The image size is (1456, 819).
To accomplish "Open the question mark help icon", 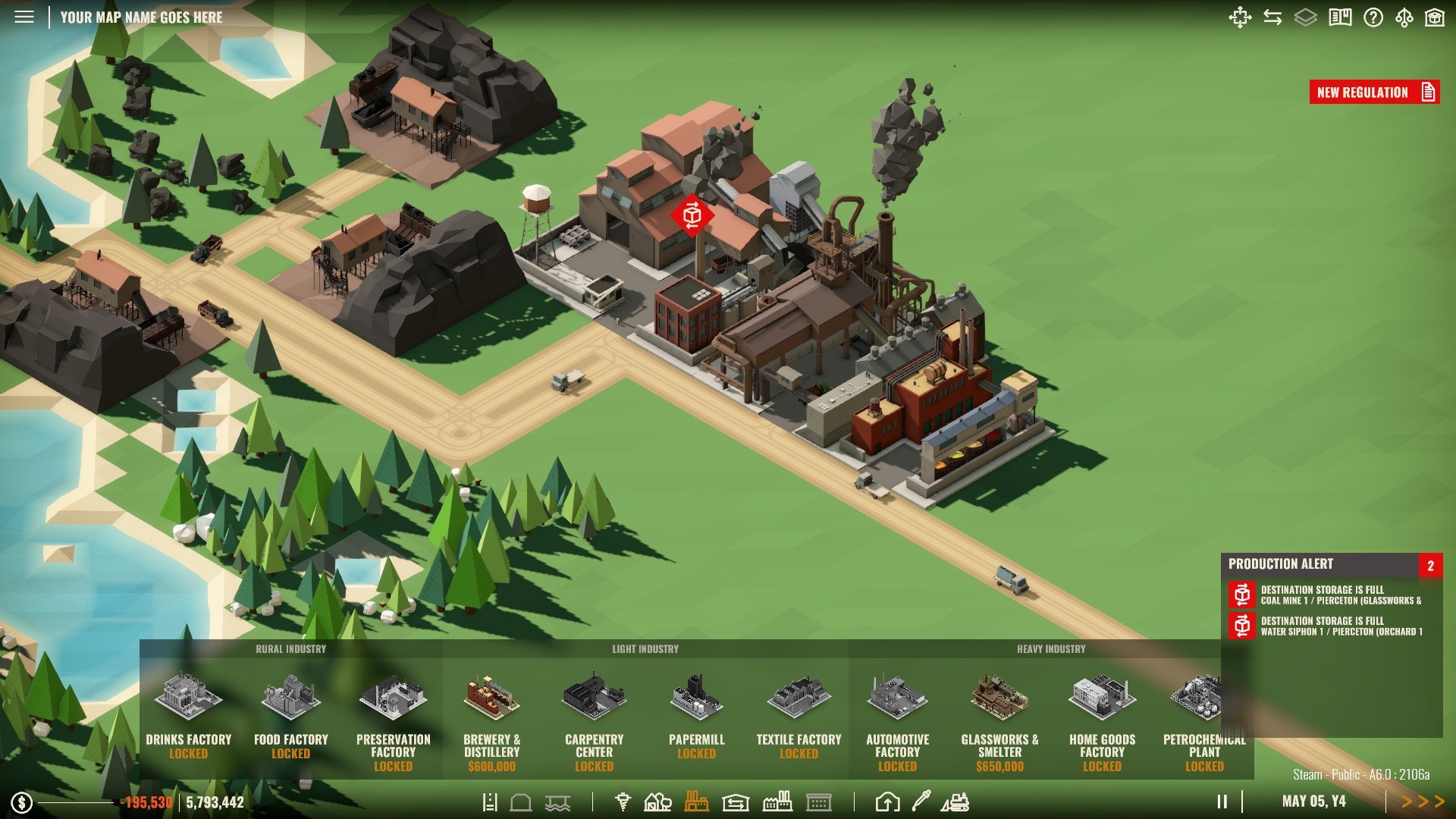I will [x=1373, y=17].
